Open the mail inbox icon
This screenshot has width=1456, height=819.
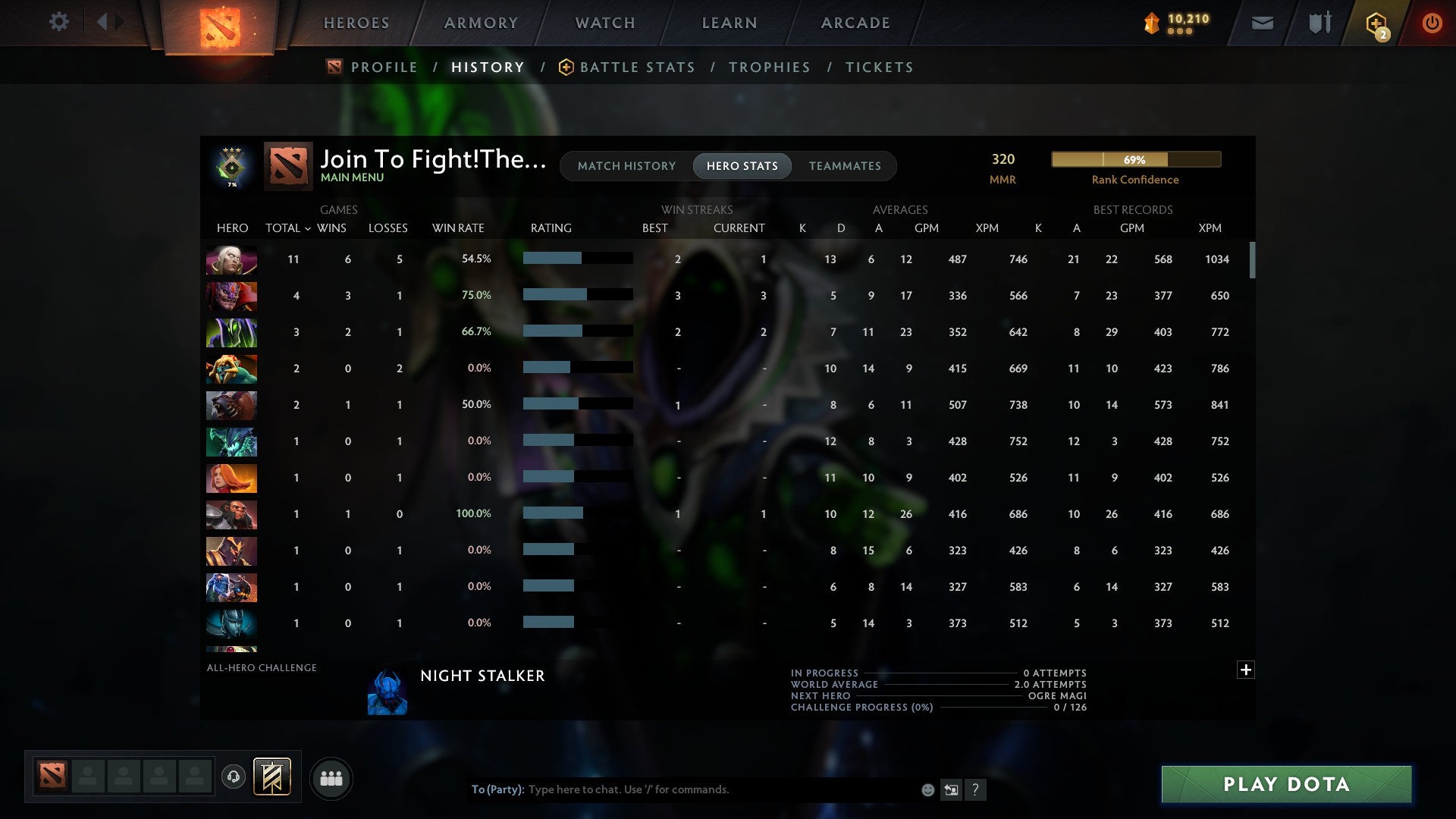tap(1262, 23)
